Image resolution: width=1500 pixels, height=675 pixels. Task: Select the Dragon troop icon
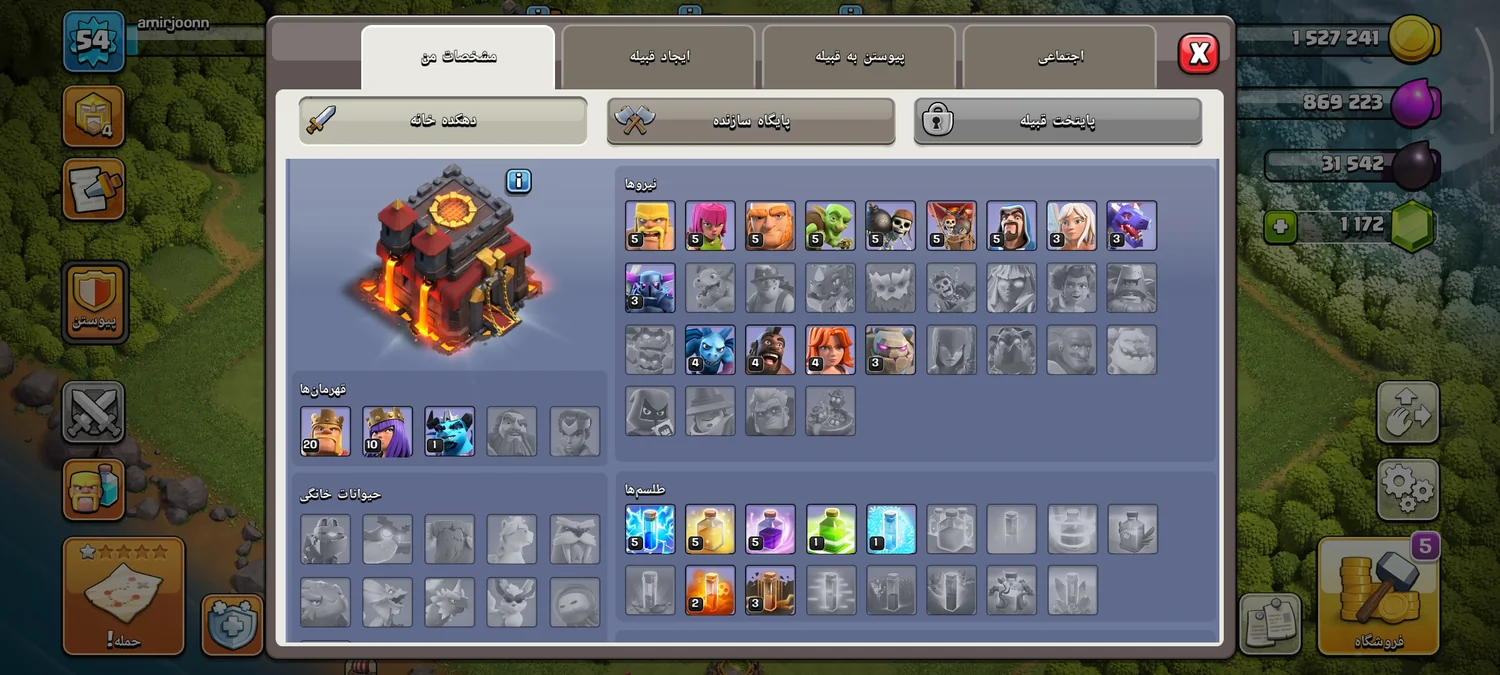click(1131, 225)
